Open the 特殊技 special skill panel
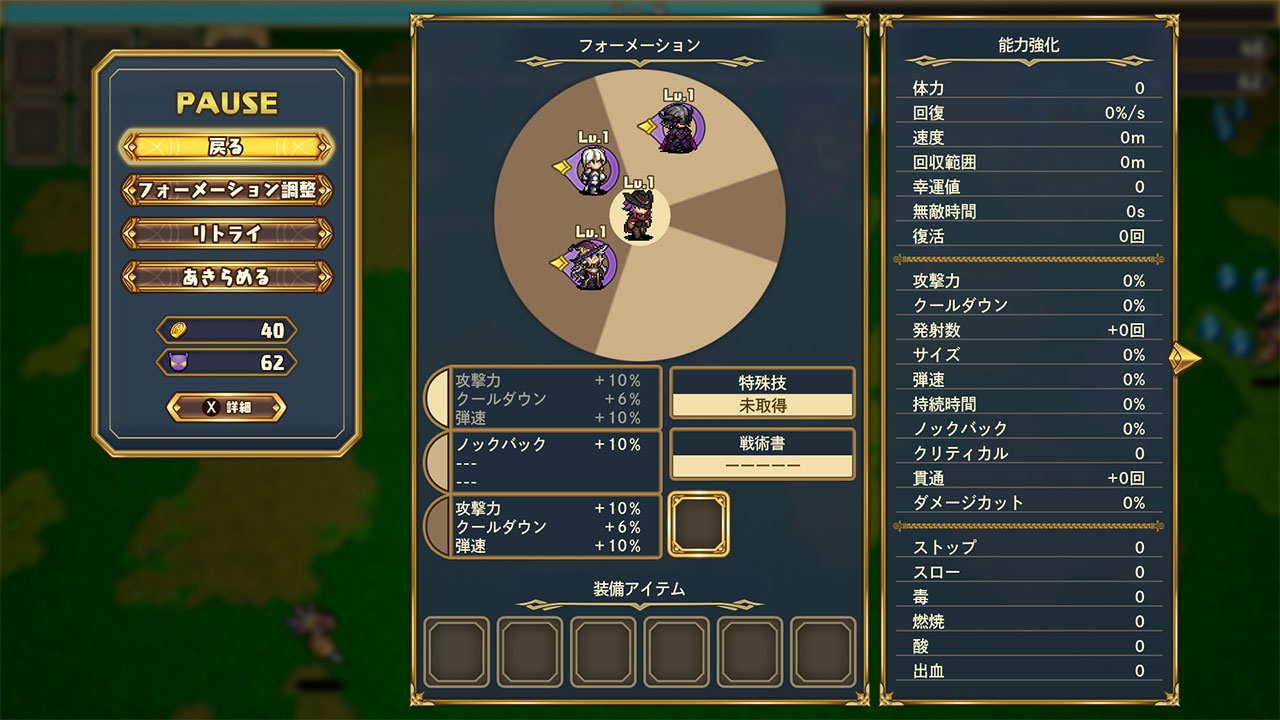The image size is (1280, 720). [762, 393]
